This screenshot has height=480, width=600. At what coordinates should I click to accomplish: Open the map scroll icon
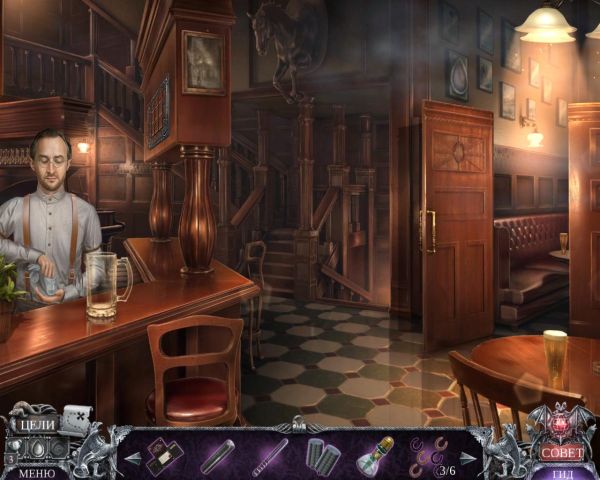(76, 418)
